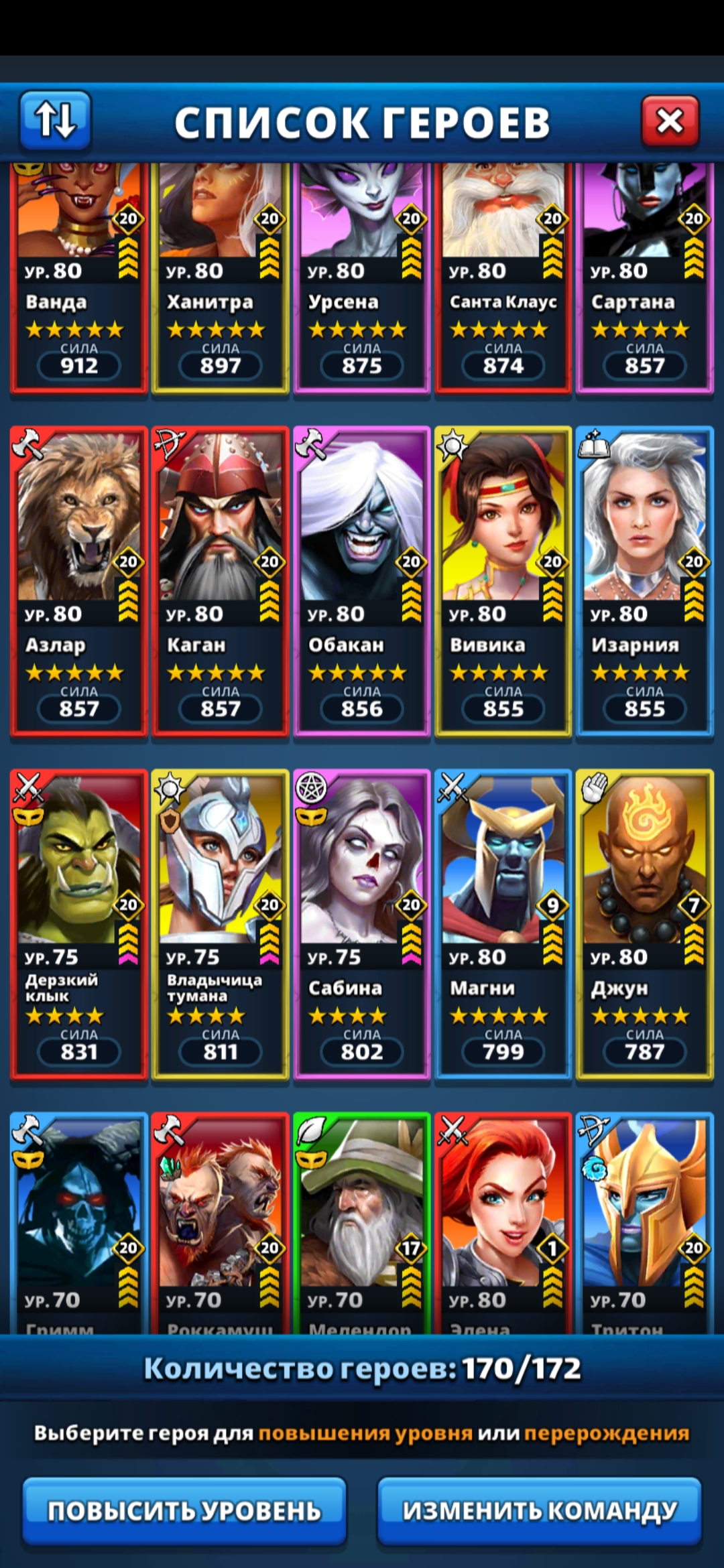Select the Вивика hero card

point(503,581)
